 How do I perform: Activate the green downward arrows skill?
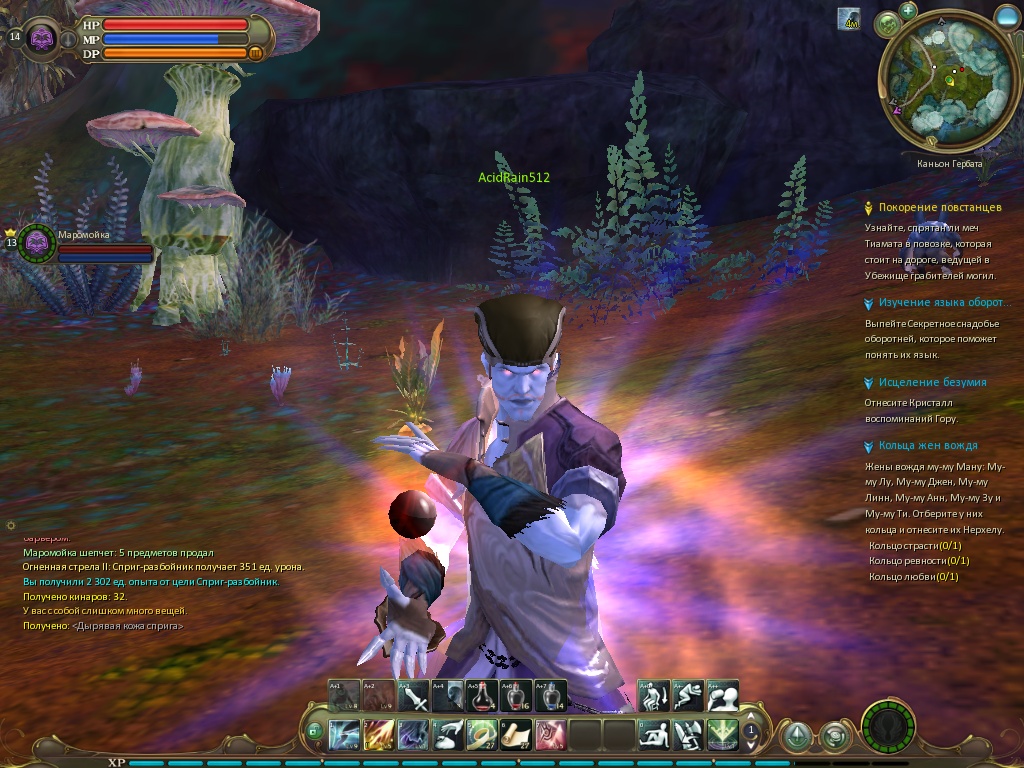722,735
